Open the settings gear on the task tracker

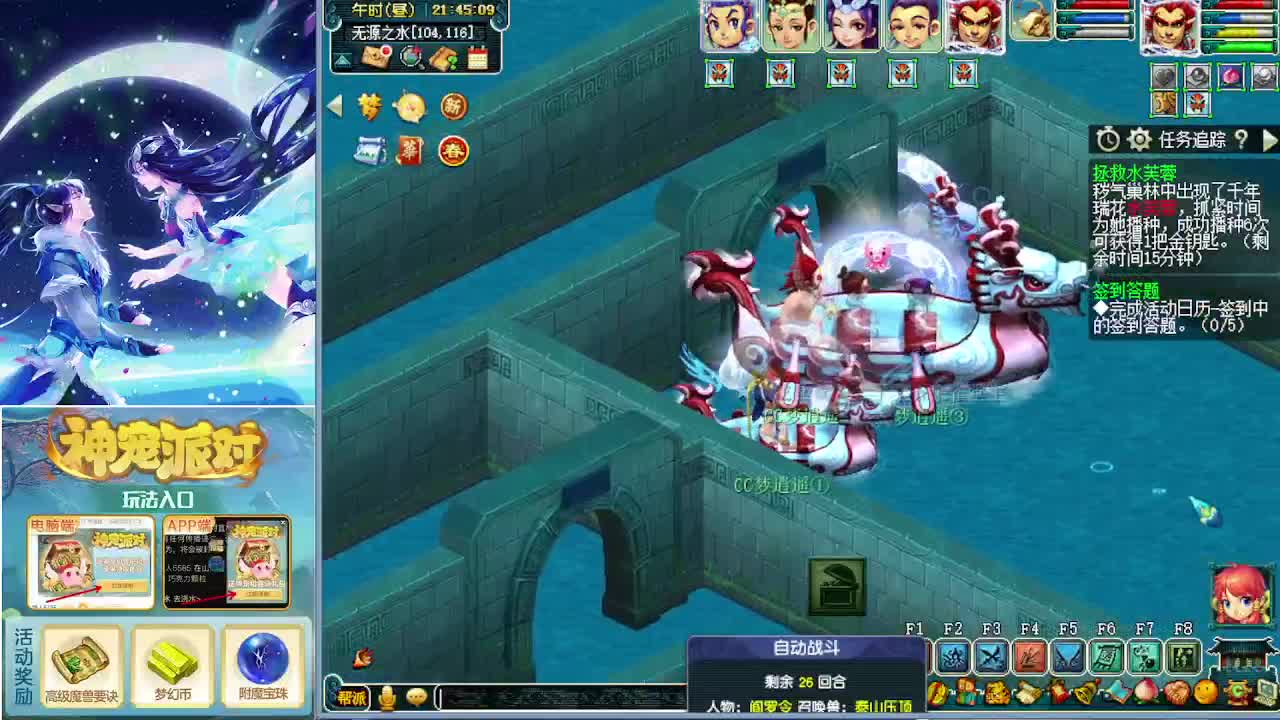coord(1138,140)
